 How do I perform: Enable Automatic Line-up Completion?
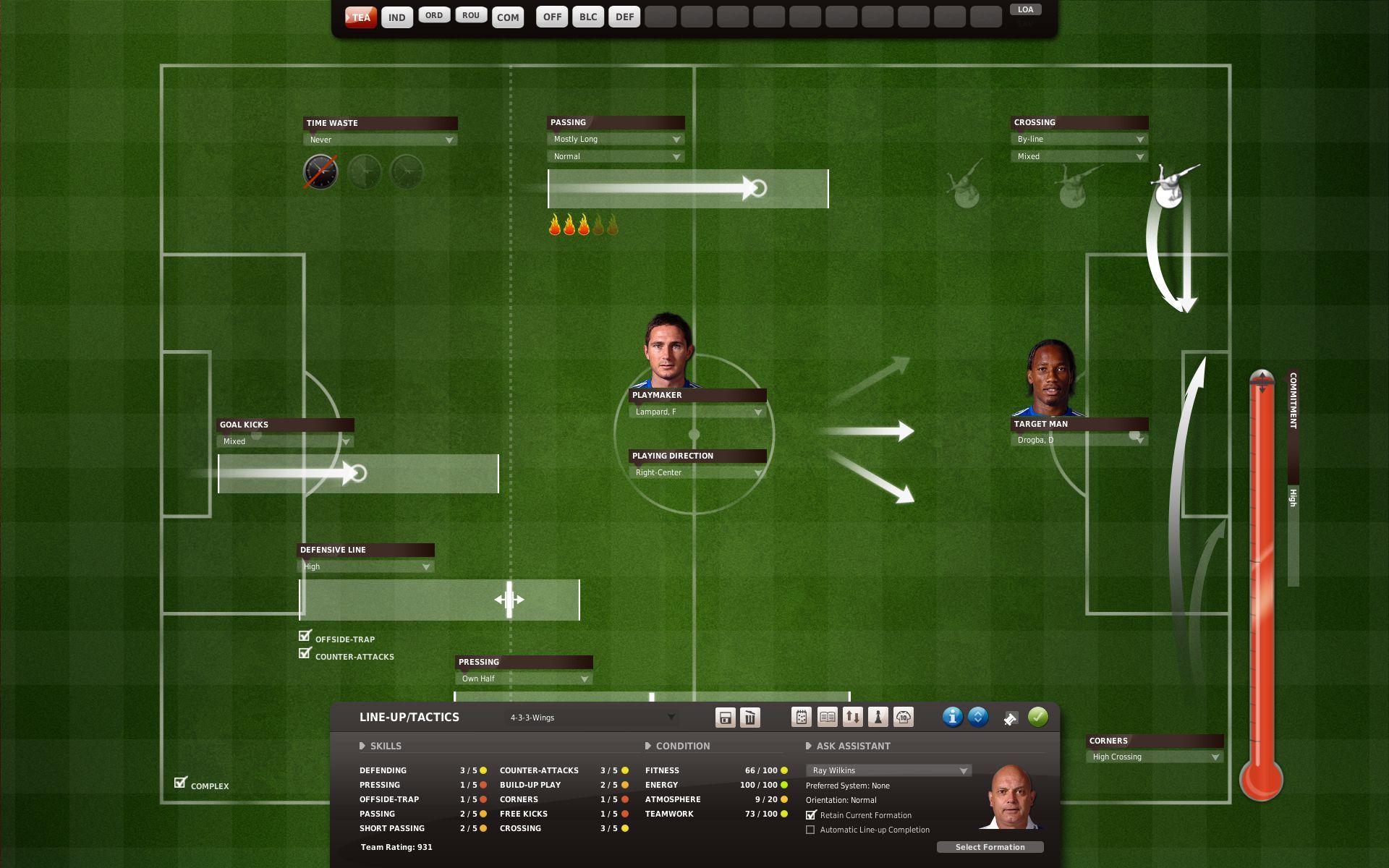812,830
